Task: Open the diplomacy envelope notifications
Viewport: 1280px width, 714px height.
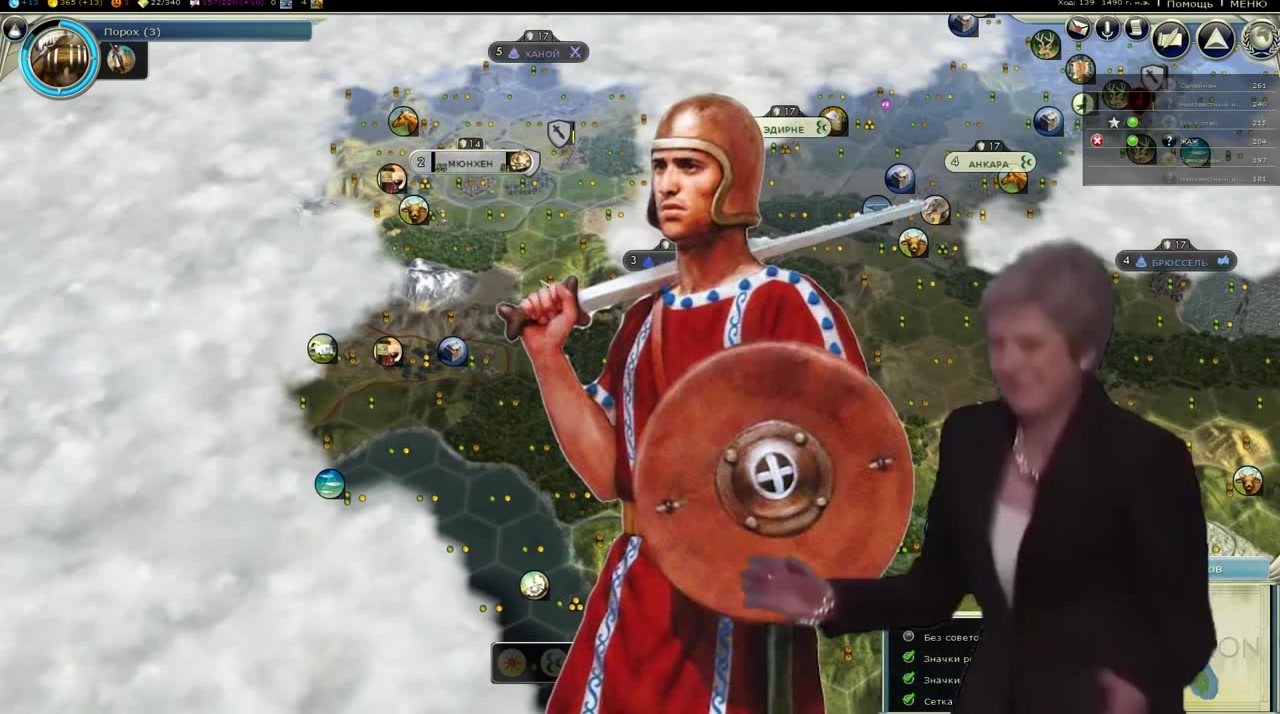Action: click(x=1078, y=29)
